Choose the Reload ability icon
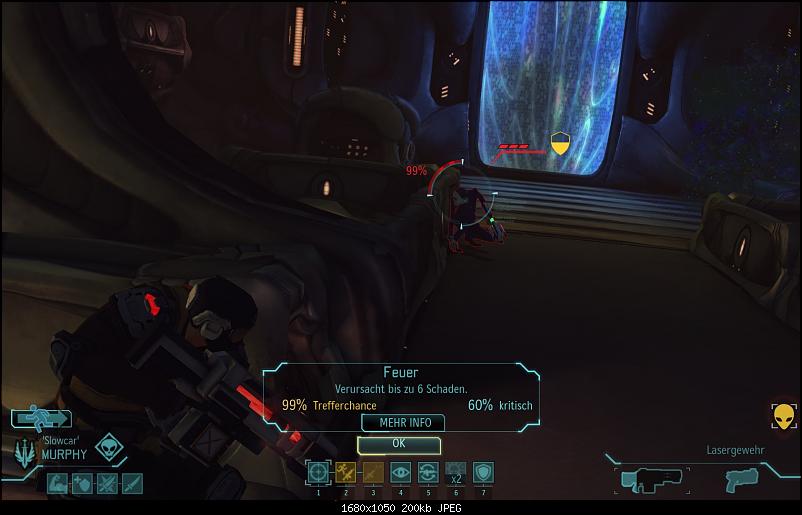 tap(428, 471)
